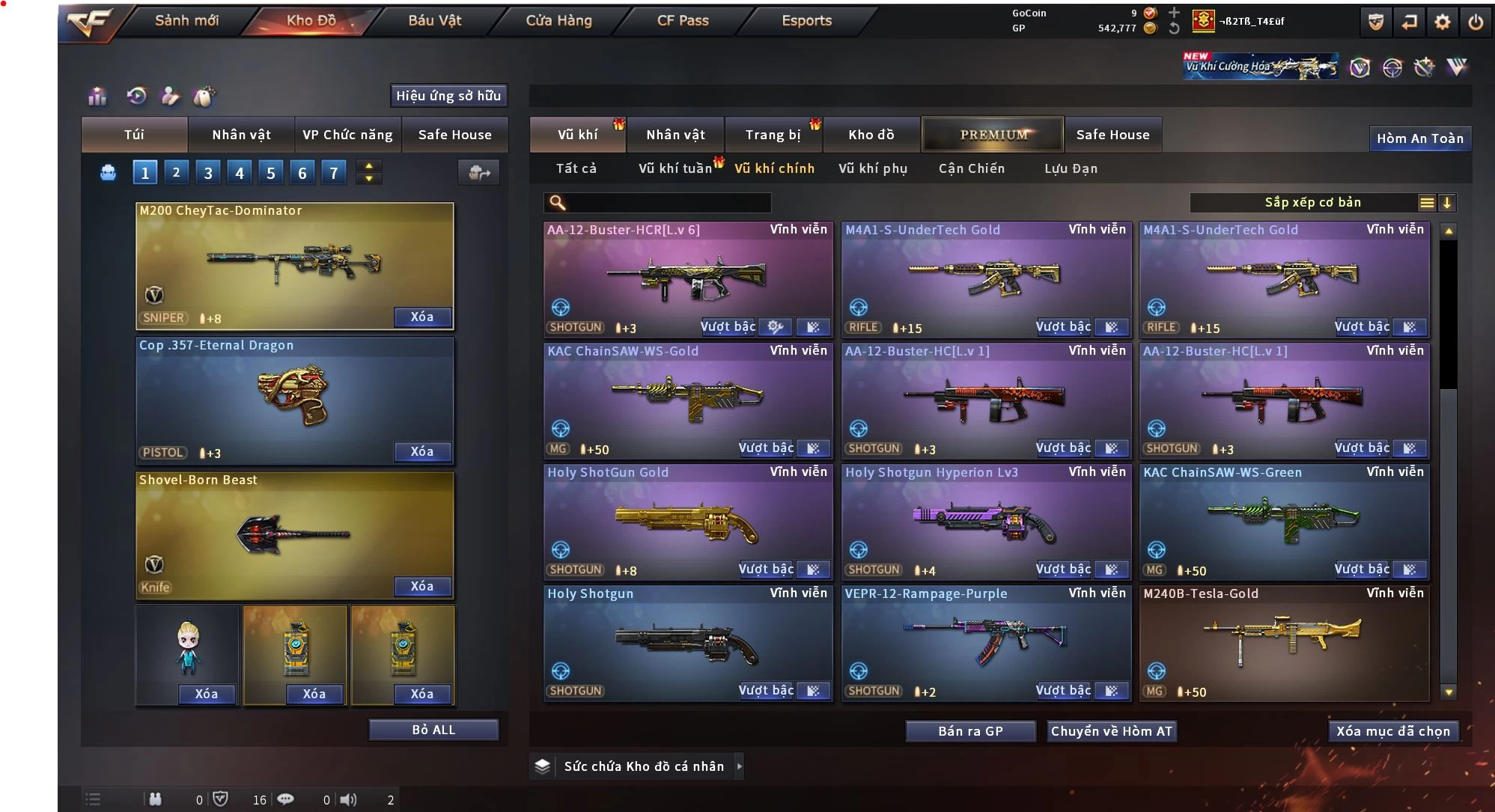Choose the M240B-Tesla-Gold weapon card

[1283, 642]
